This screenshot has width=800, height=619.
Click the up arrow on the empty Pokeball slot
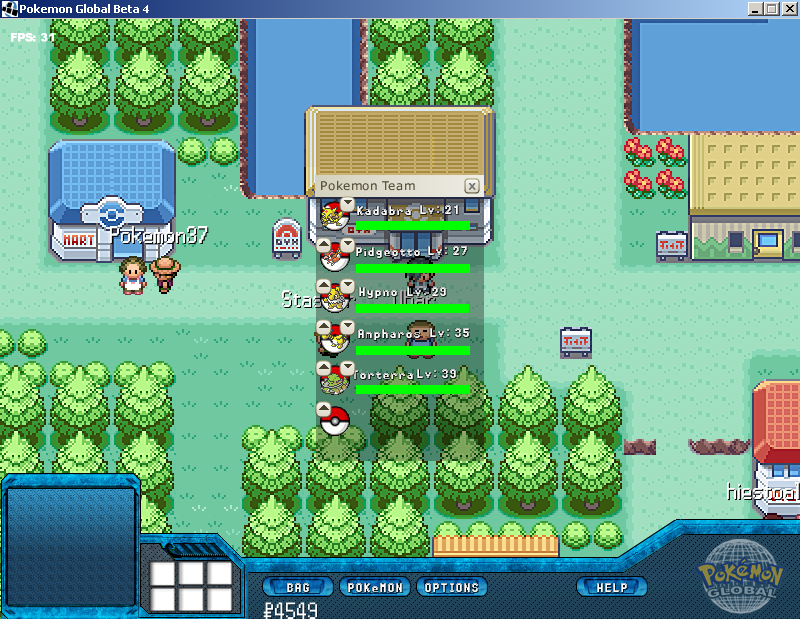coord(323,408)
